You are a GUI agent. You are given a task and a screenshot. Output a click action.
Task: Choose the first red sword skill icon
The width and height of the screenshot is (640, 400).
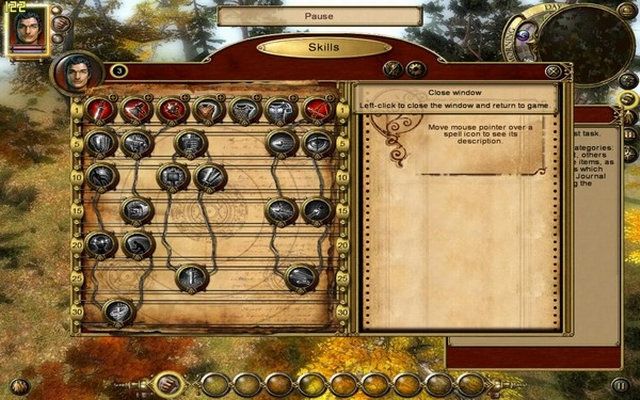point(100,110)
